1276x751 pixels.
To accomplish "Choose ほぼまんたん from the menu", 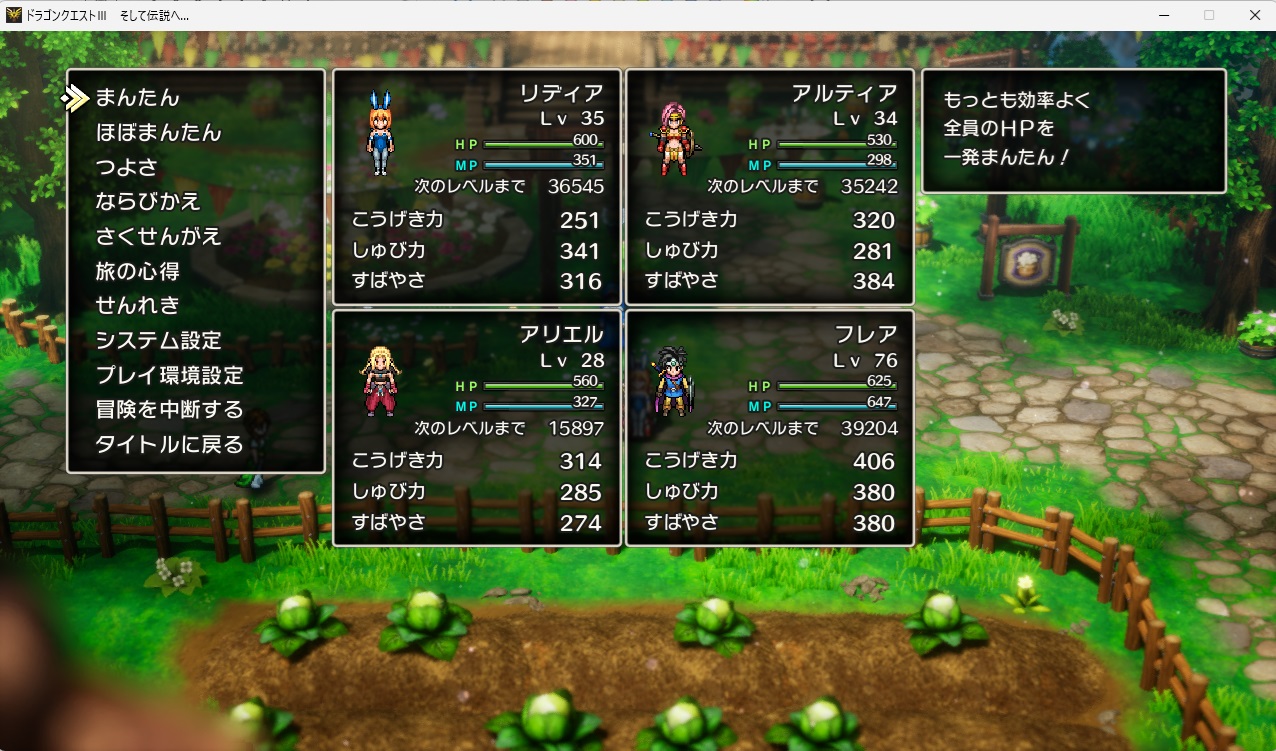I will point(158,133).
